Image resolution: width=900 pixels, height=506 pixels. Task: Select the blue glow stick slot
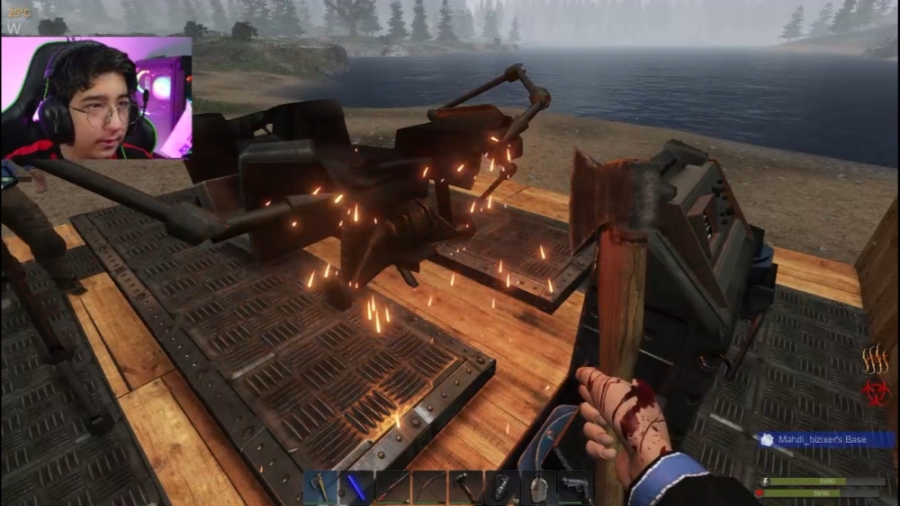[x=357, y=487]
